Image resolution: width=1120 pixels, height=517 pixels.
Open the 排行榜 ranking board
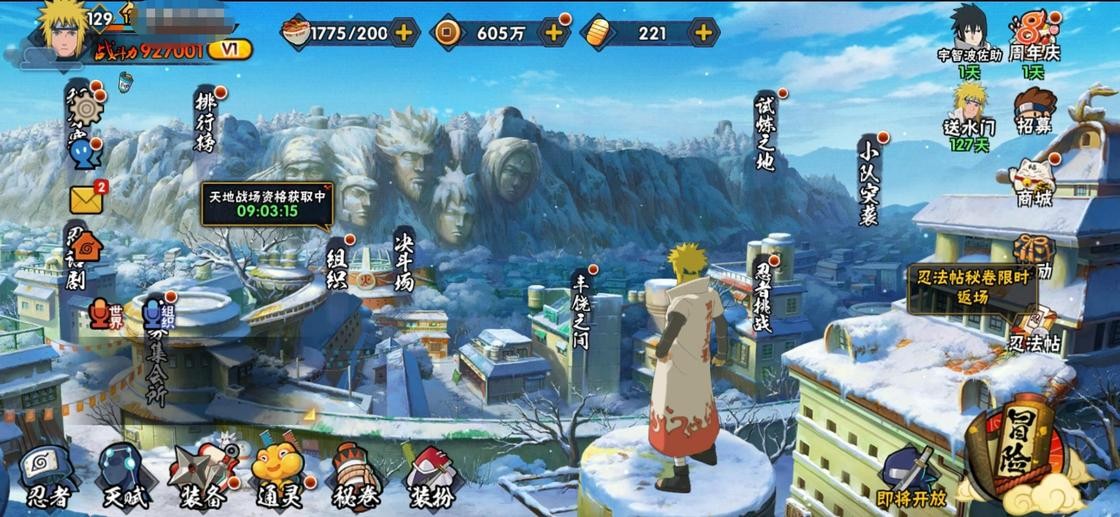205,121
